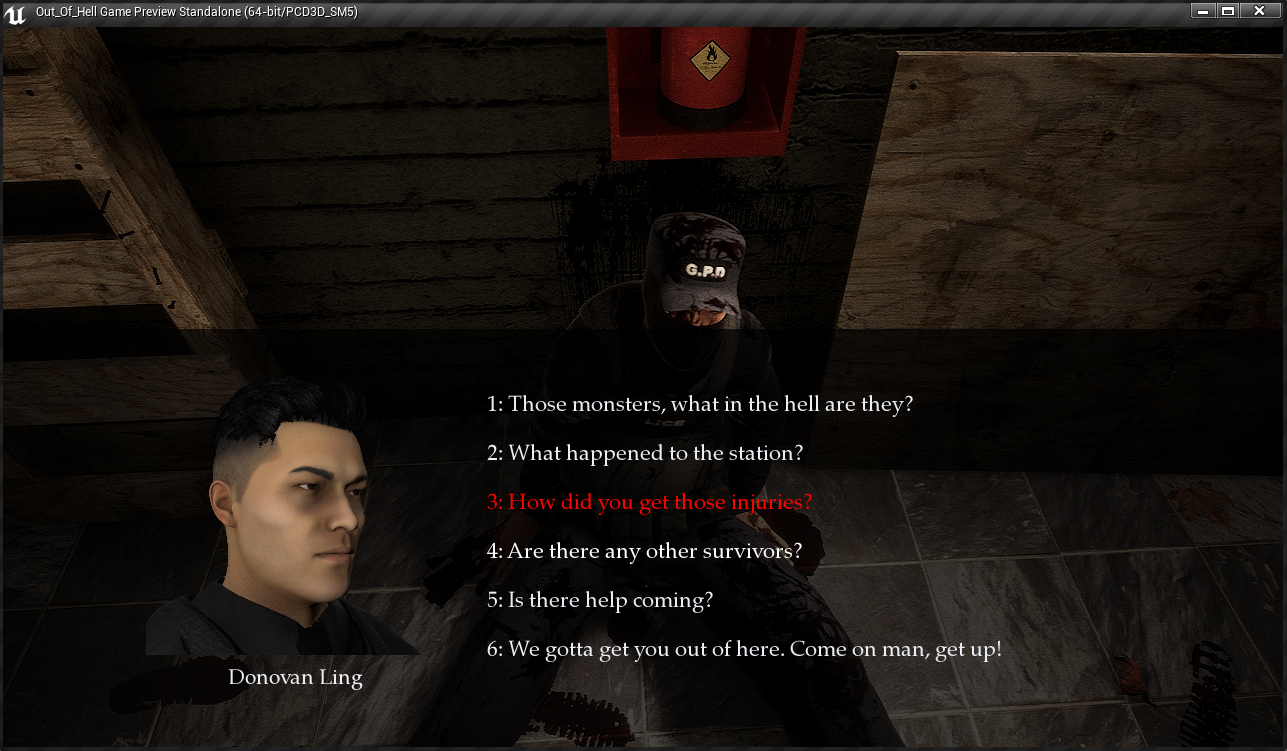Select the red "How did you get those injuries?" option
The image size is (1287, 751).
pos(649,502)
